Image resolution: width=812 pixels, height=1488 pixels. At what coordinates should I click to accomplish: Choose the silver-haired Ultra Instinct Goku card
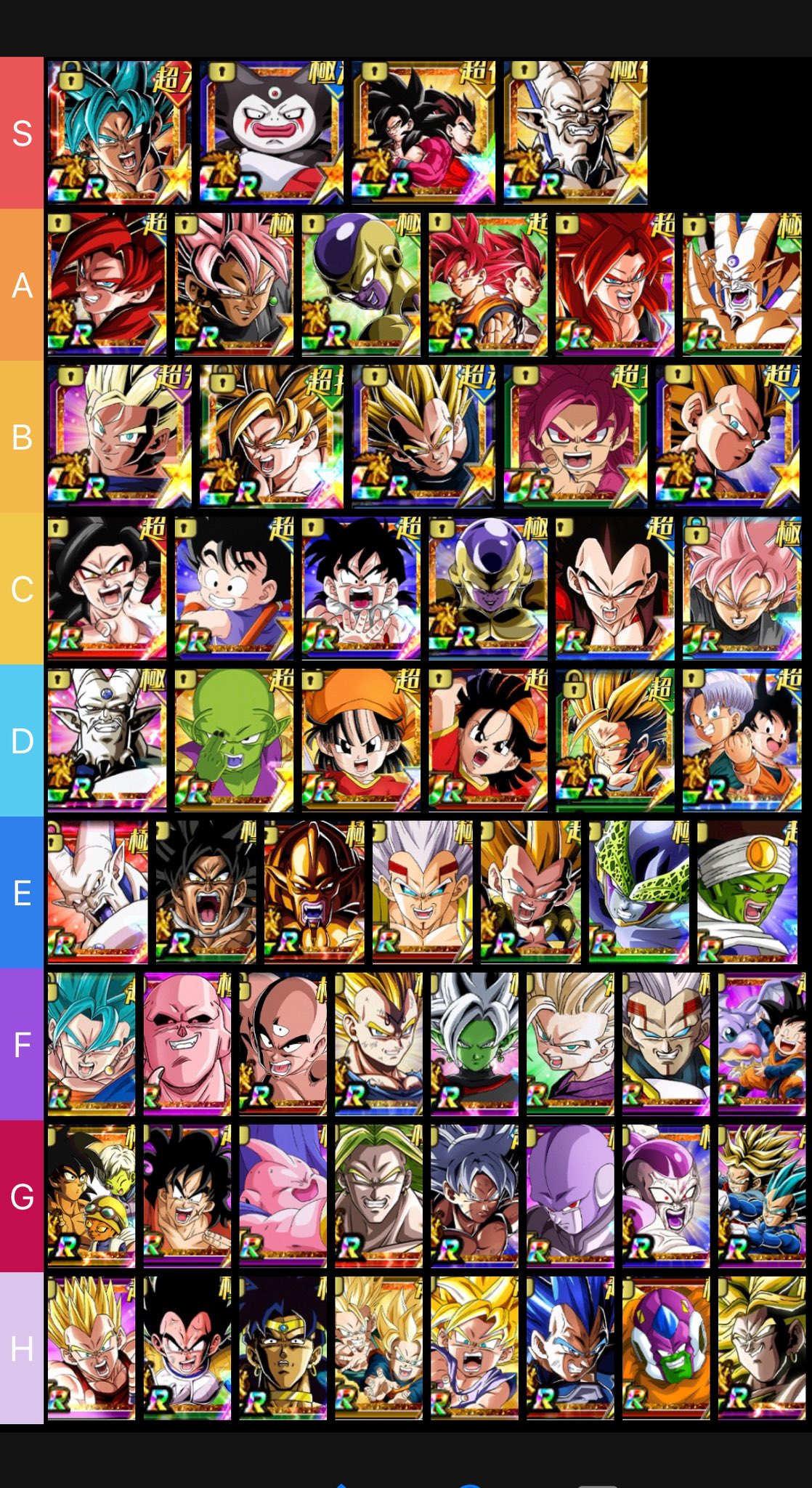474,1196
